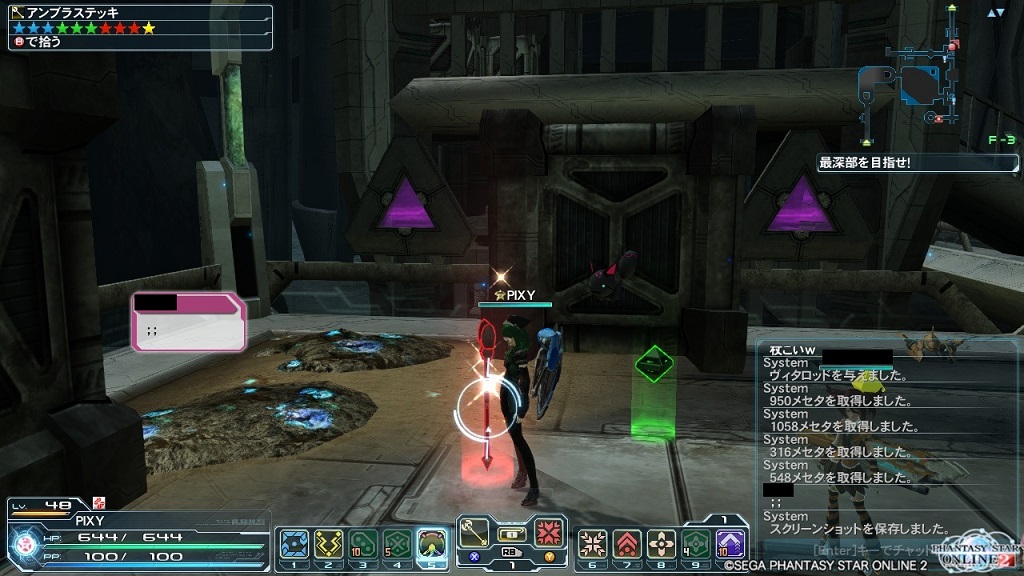Open the area minimap
This screenshot has width=1024, height=576.
point(912,88)
